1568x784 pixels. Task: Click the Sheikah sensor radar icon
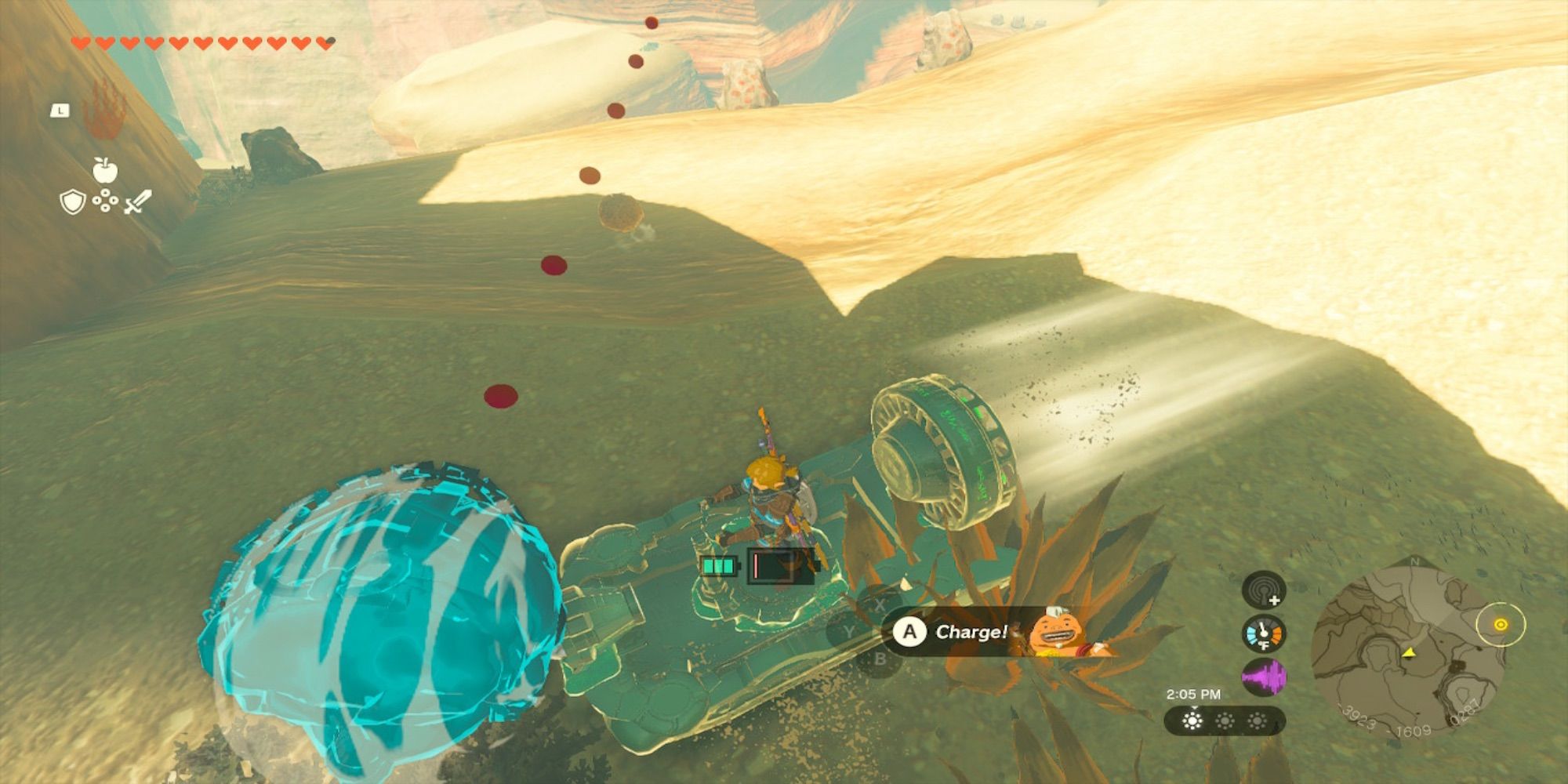[1264, 590]
